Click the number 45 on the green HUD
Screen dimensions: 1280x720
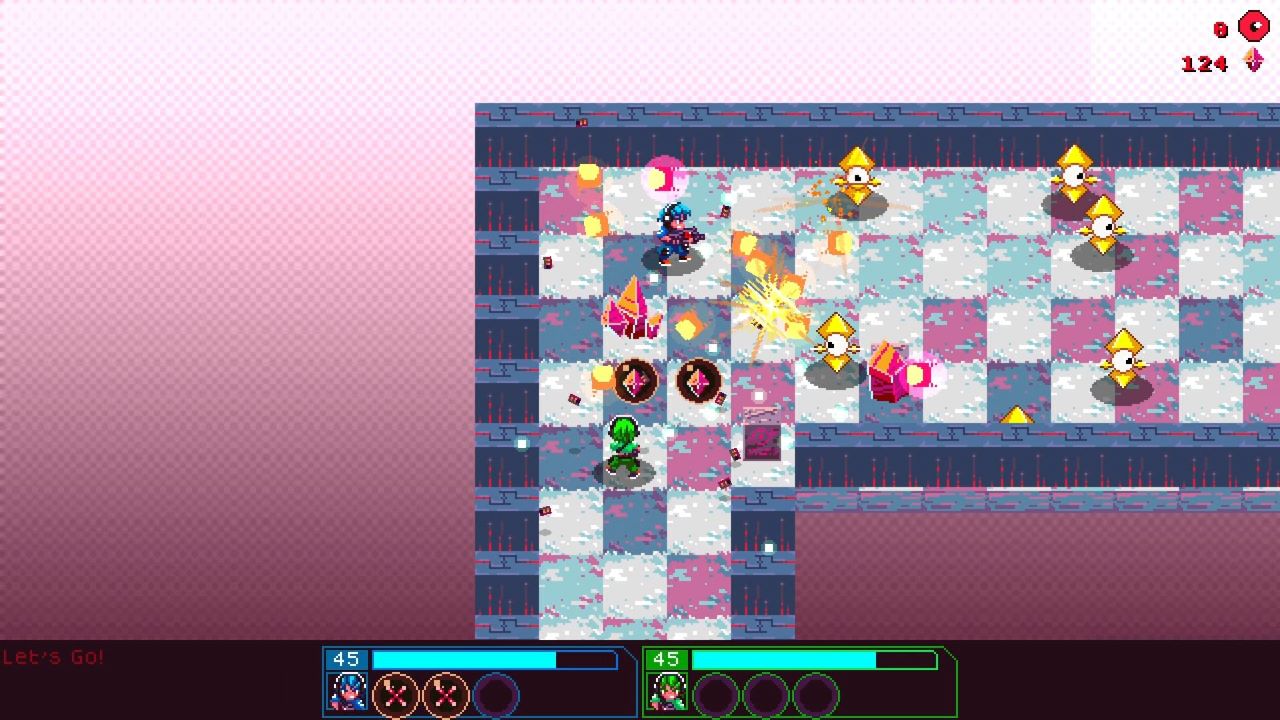tap(668, 659)
